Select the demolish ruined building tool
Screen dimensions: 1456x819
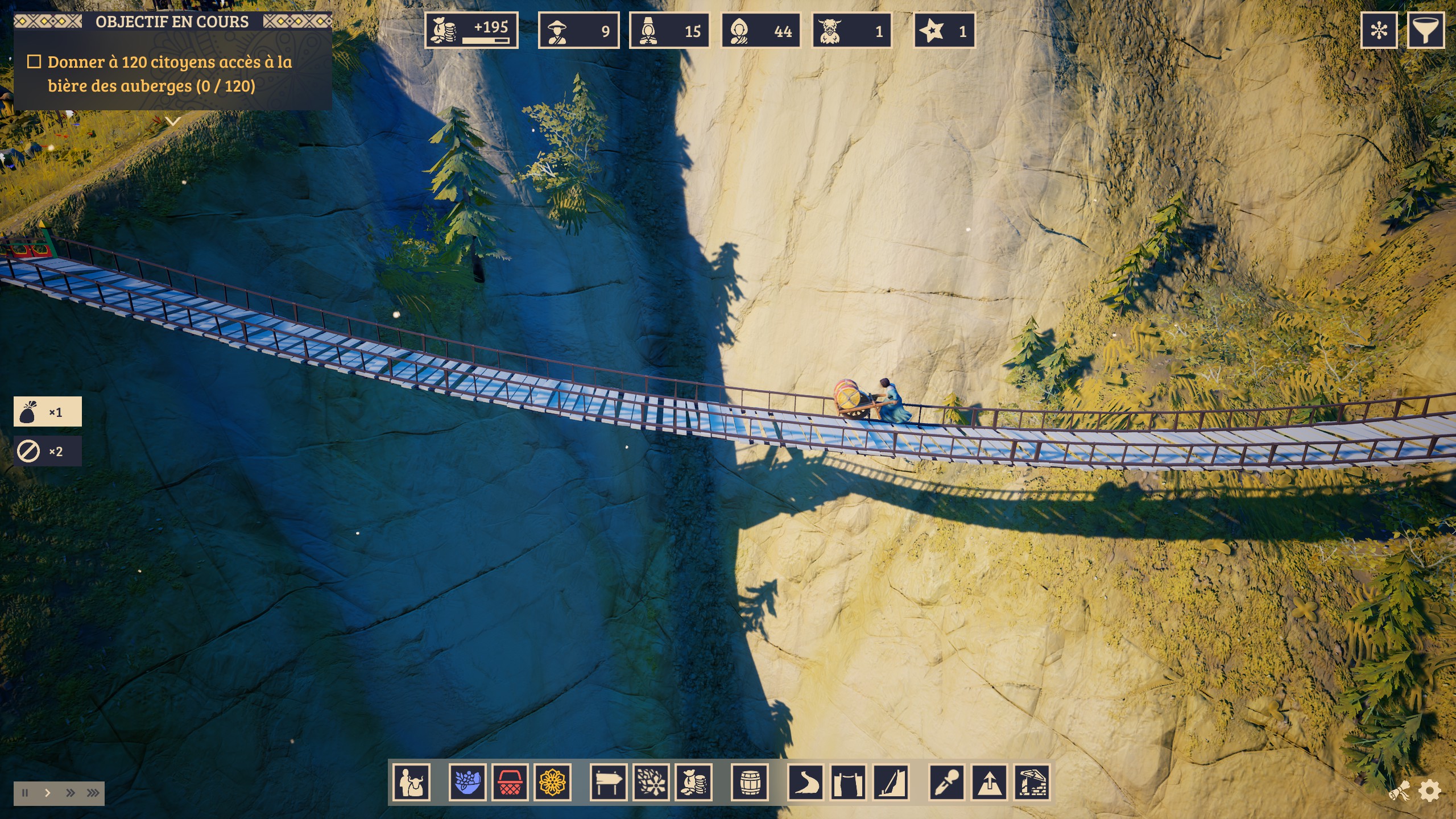click(x=1032, y=783)
